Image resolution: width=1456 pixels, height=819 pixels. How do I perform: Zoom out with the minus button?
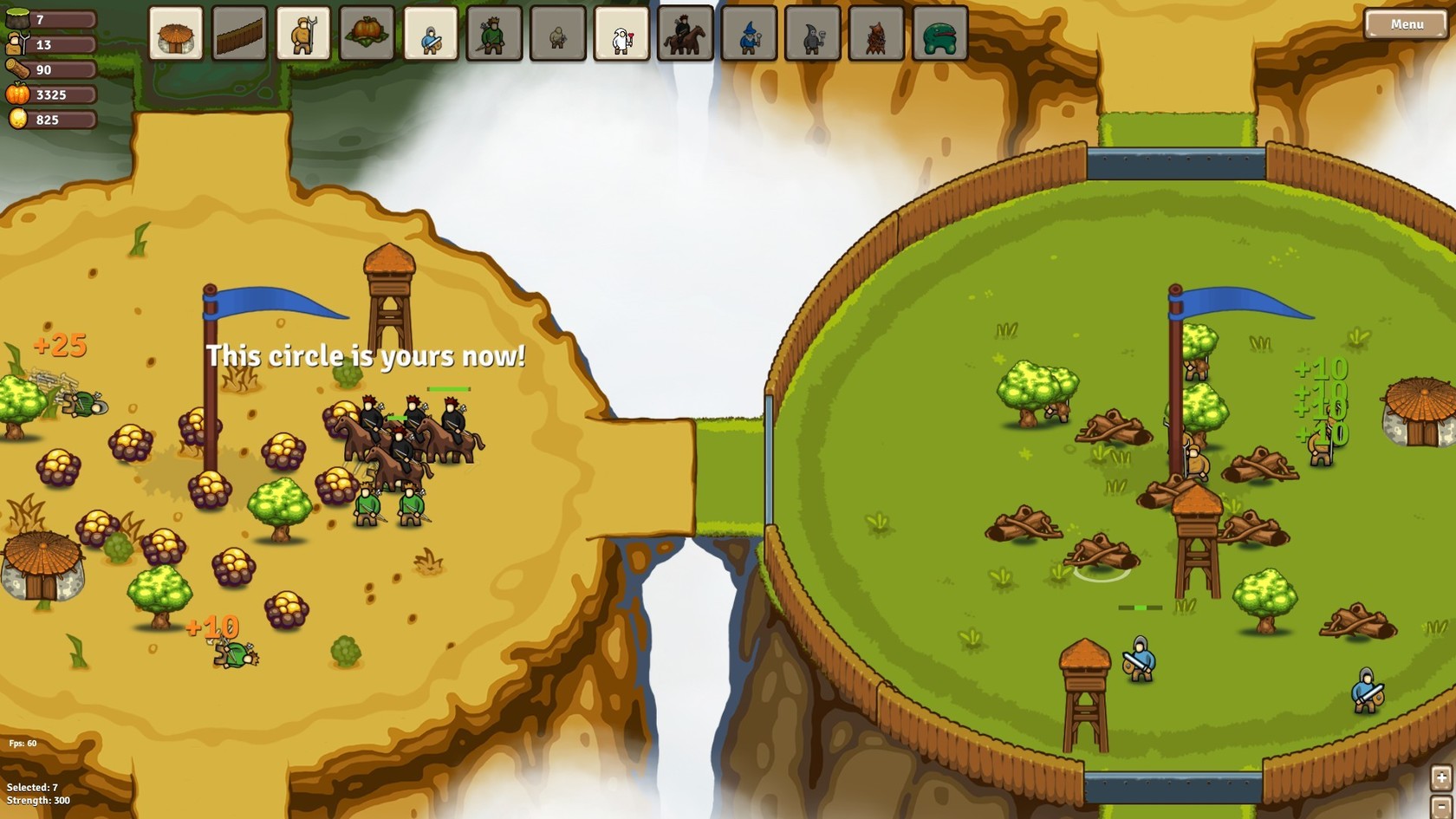[x=1440, y=809]
